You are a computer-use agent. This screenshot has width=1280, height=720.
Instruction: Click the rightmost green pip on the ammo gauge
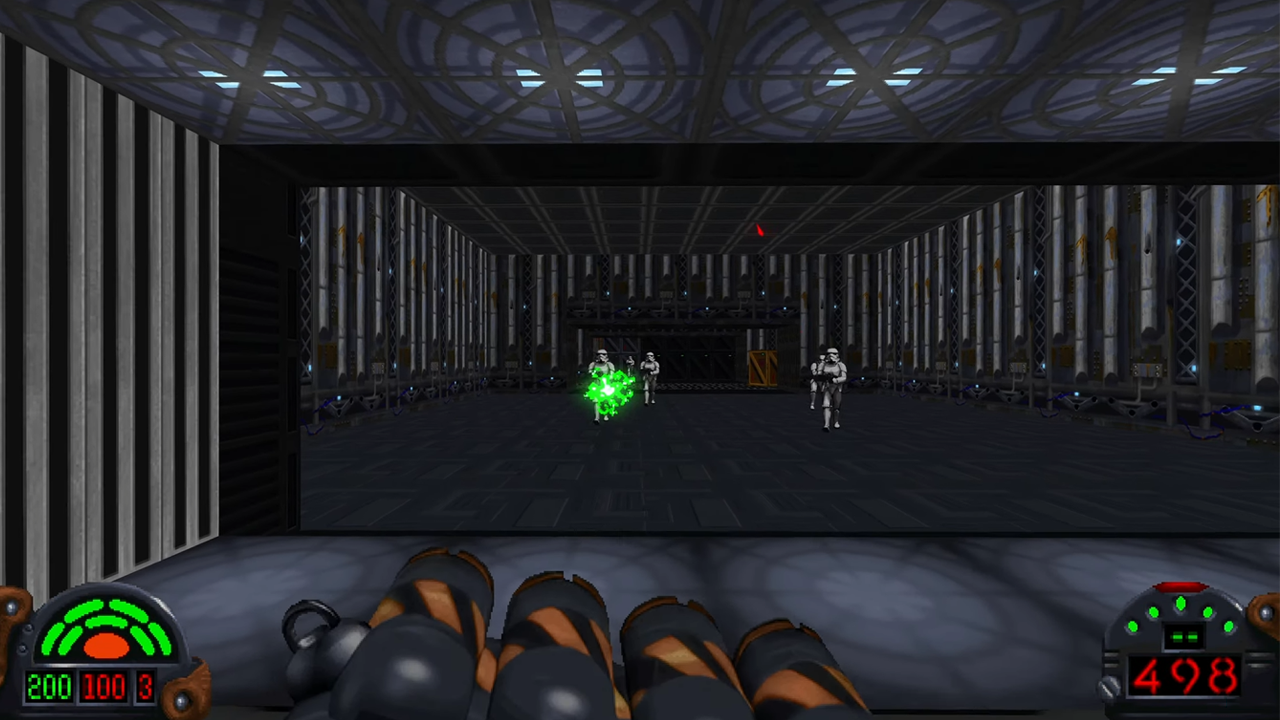[x=1229, y=626]
